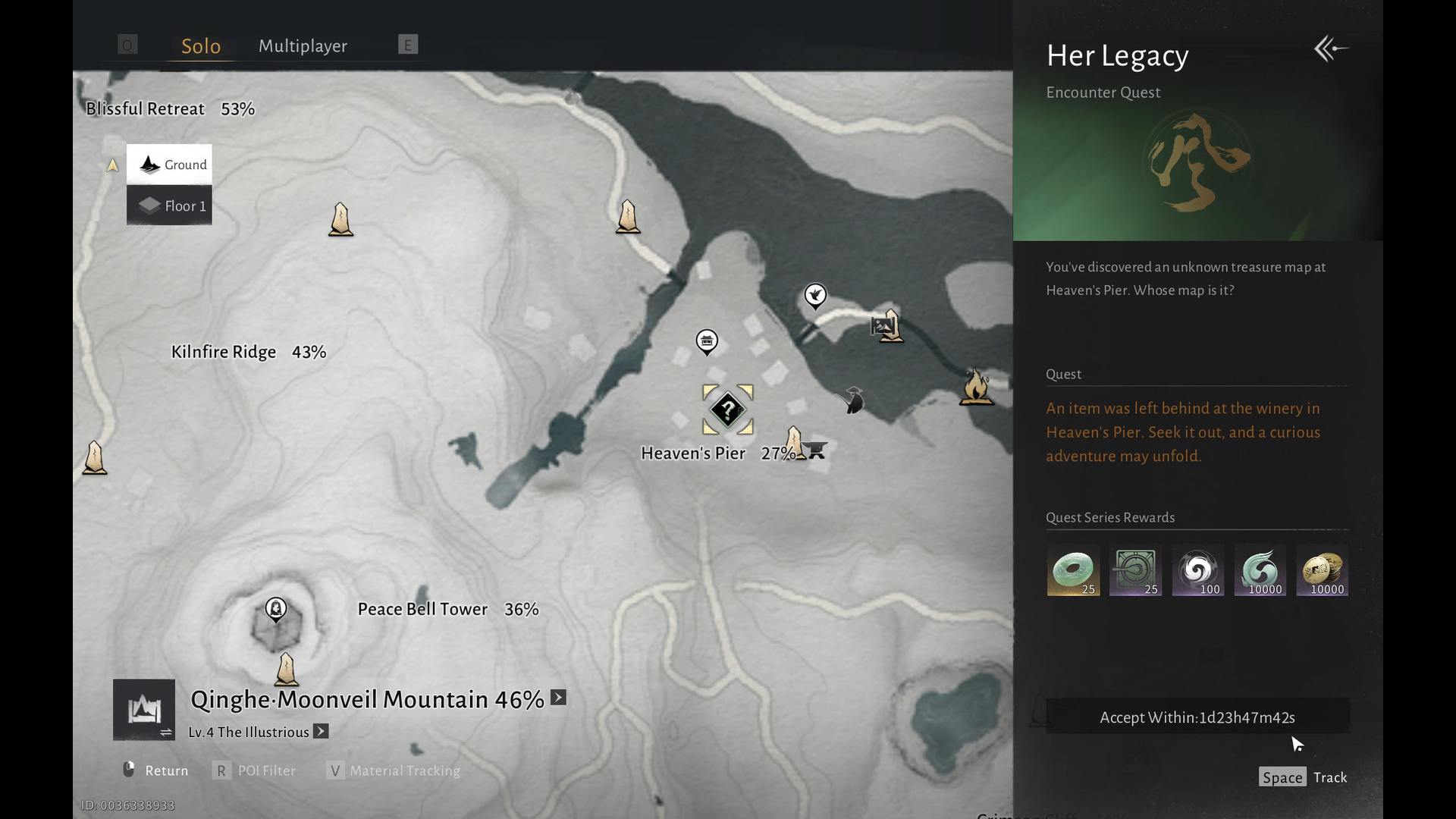Select the bird marker near the bridge

coord(815,295)
